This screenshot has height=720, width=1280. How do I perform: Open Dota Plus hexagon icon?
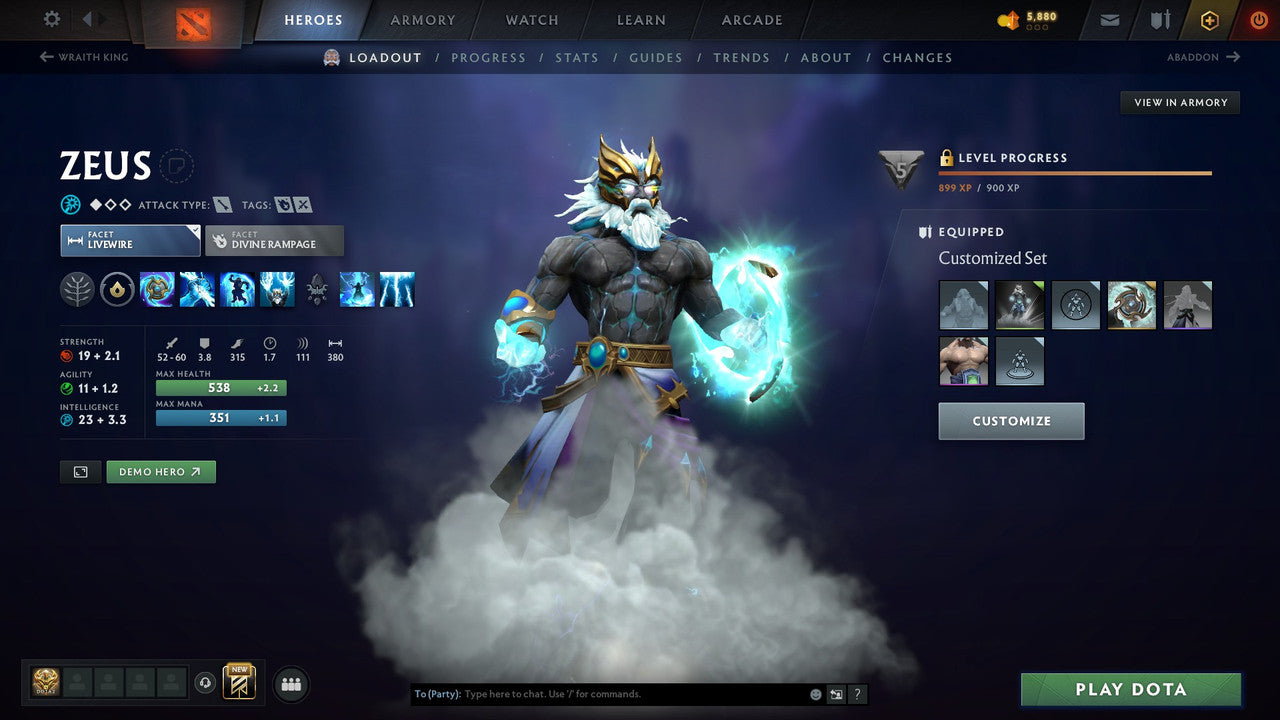click(x=1209, y=19)
